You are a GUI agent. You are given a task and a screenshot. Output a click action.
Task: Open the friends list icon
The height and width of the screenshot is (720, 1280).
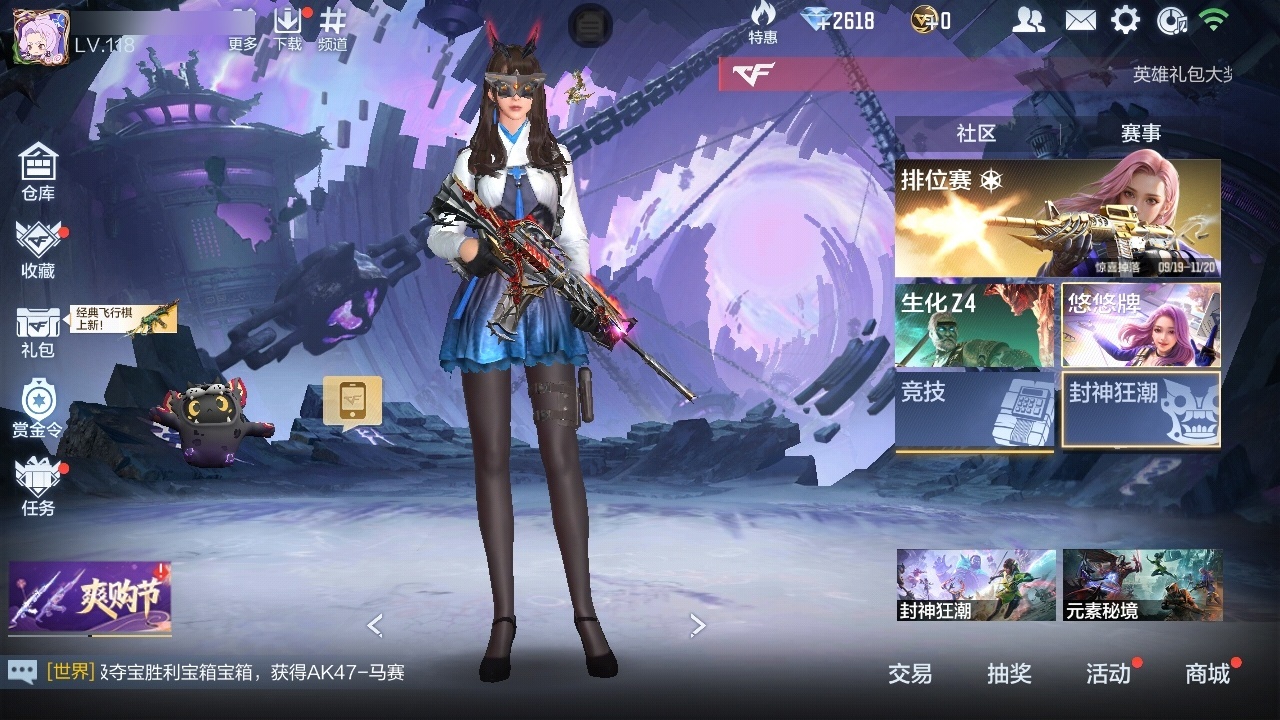[x=1028, y=20]
